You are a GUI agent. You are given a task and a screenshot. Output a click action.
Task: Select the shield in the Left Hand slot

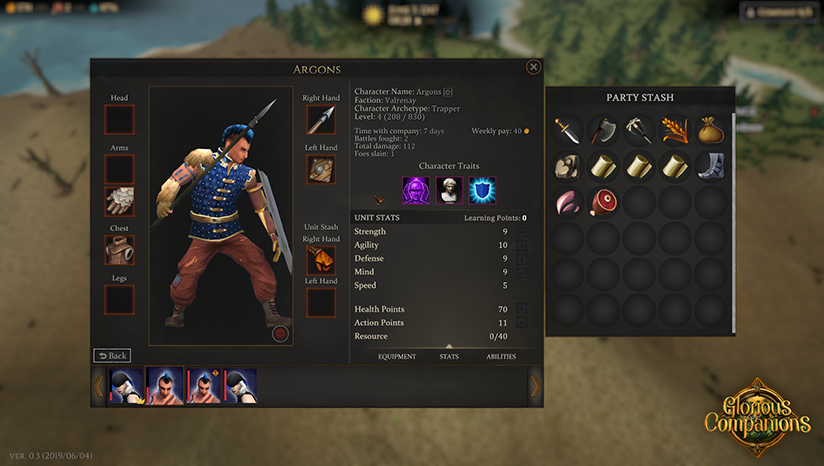pos(320,169)
